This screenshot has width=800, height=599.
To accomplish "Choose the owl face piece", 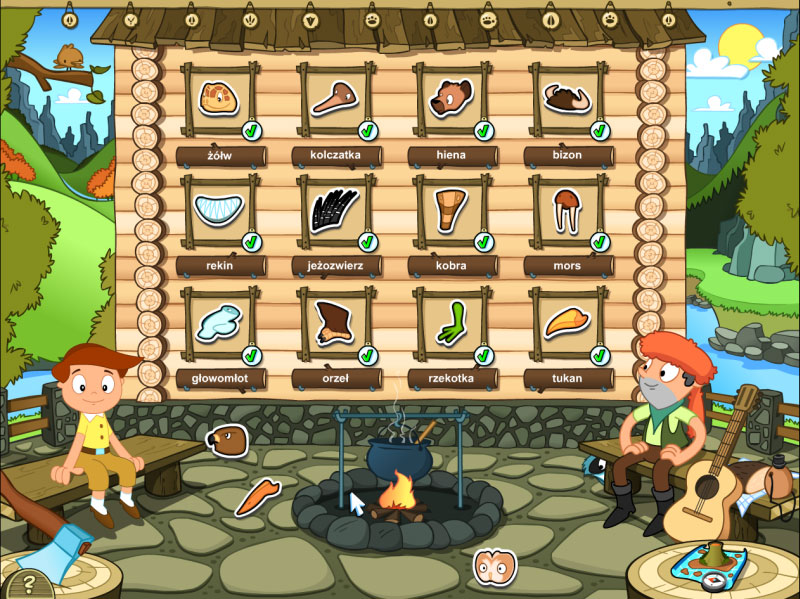I will pyautogui.click(x=492, y=567).
